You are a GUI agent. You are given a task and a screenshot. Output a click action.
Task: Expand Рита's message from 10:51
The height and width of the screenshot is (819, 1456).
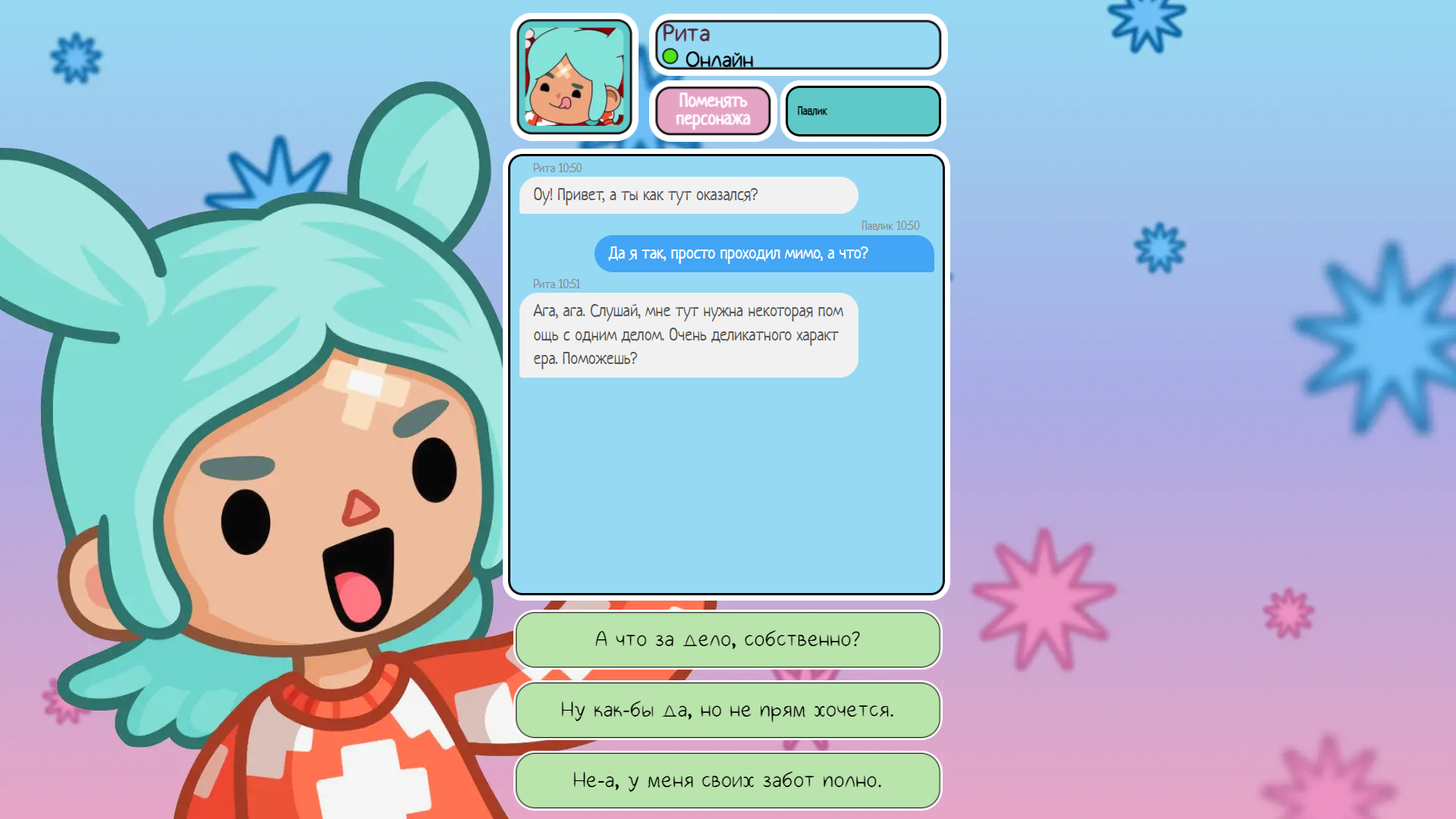tap(687, 334)
